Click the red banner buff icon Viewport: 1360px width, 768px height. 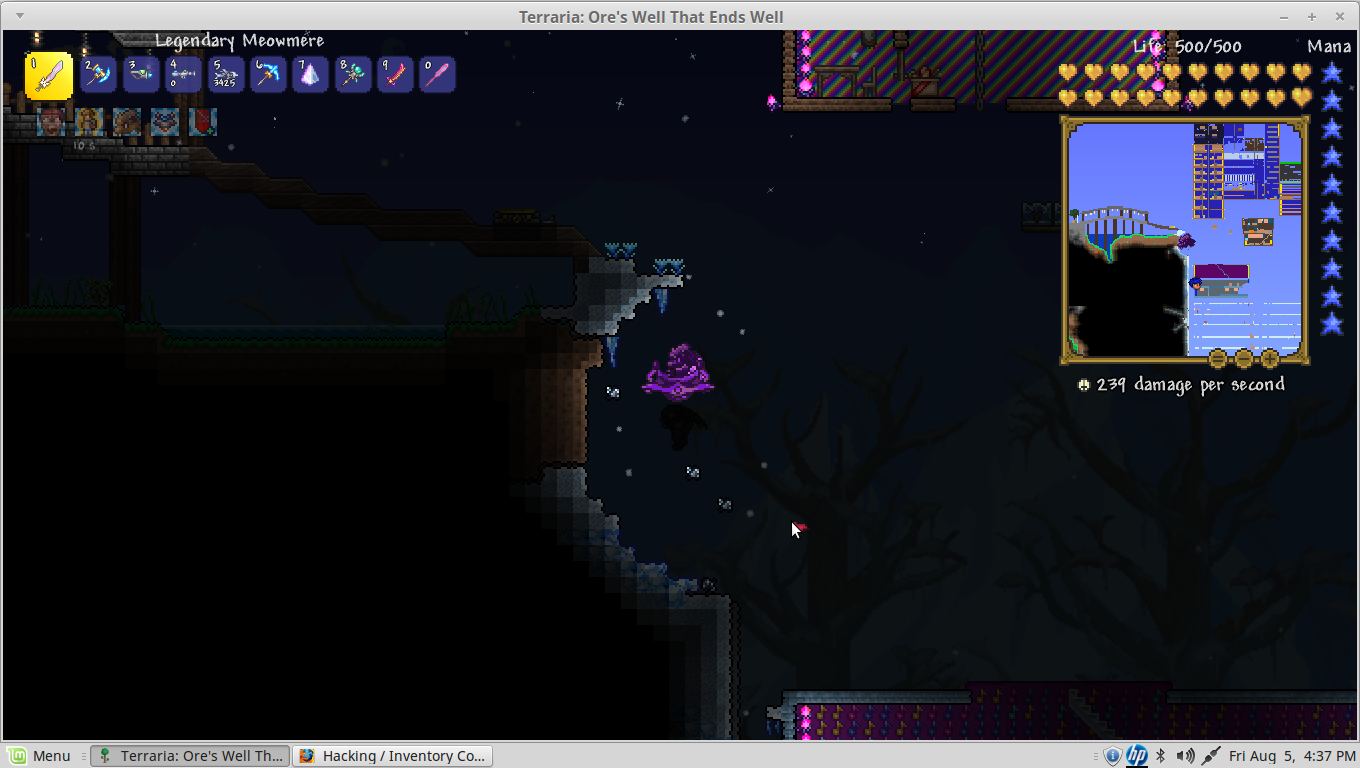[x=203, y=122]
